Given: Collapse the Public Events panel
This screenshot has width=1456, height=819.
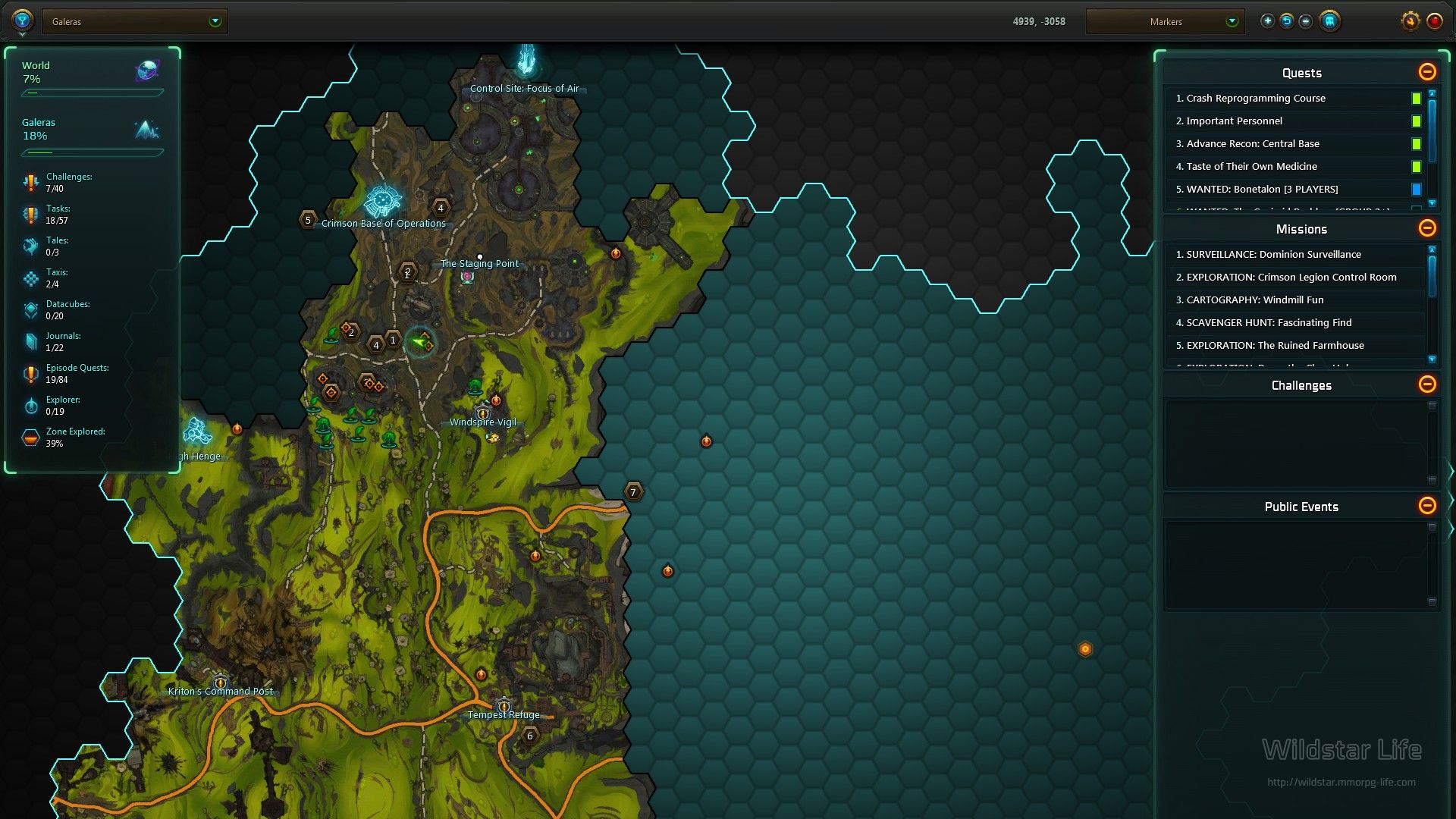Looking at the screenshot, I should click(1427, 506).
